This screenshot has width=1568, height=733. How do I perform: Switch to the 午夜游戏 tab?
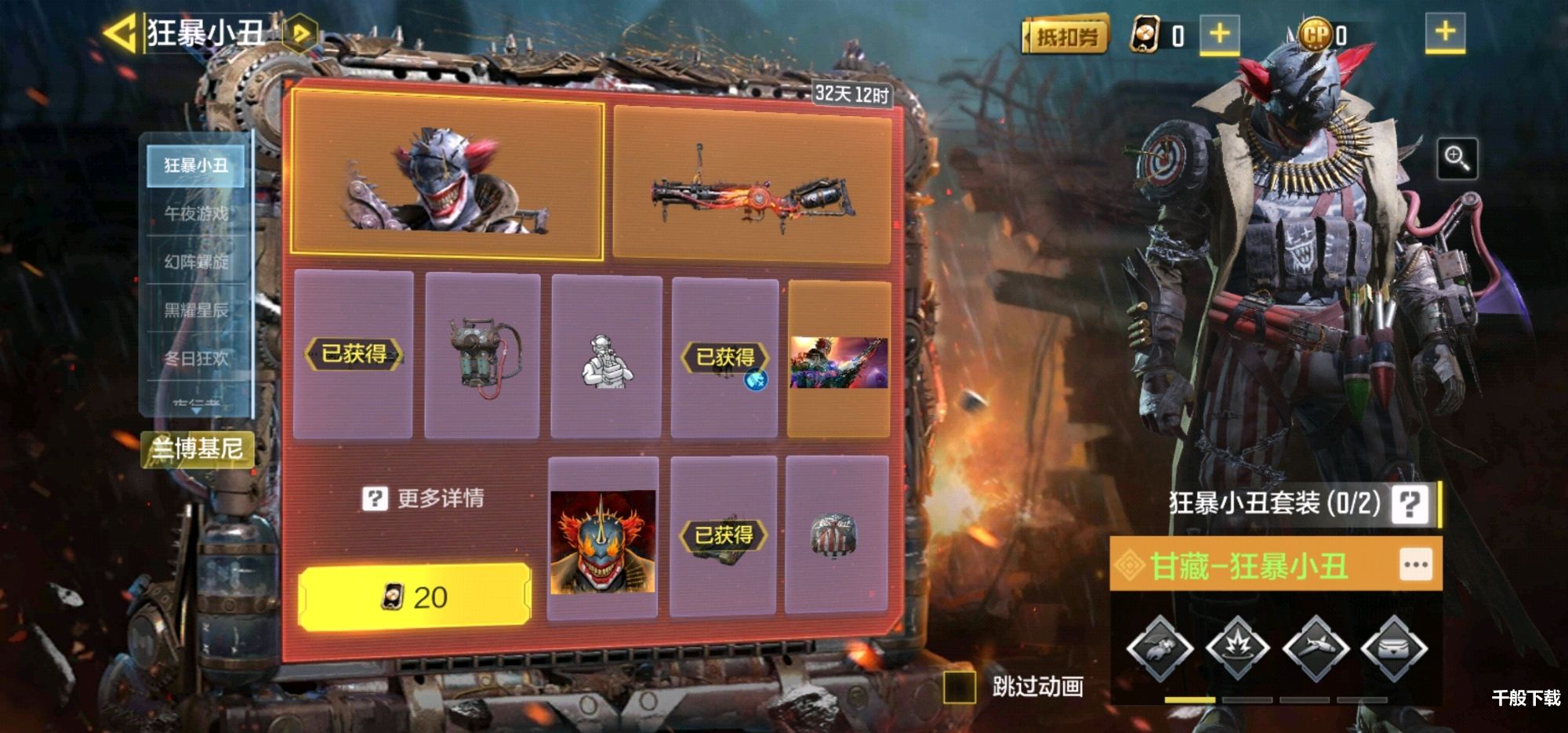click(196, 213)
